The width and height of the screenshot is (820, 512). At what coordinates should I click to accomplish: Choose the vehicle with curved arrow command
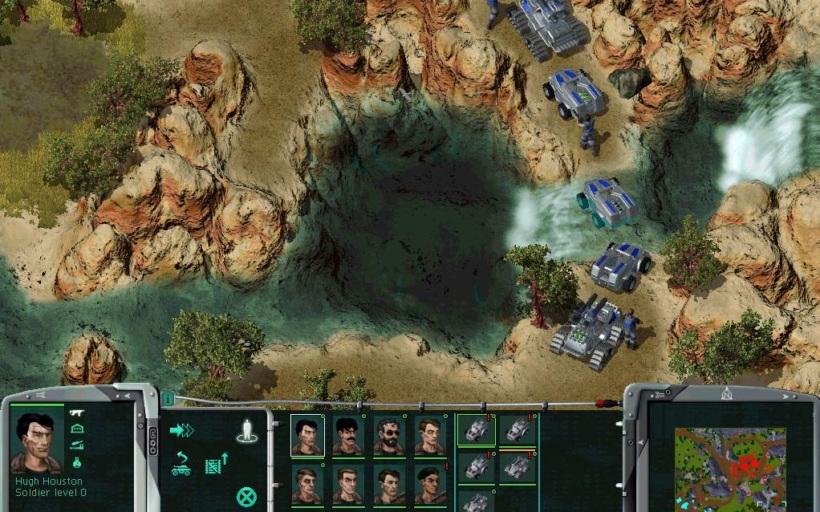click(x=182, y=464)
